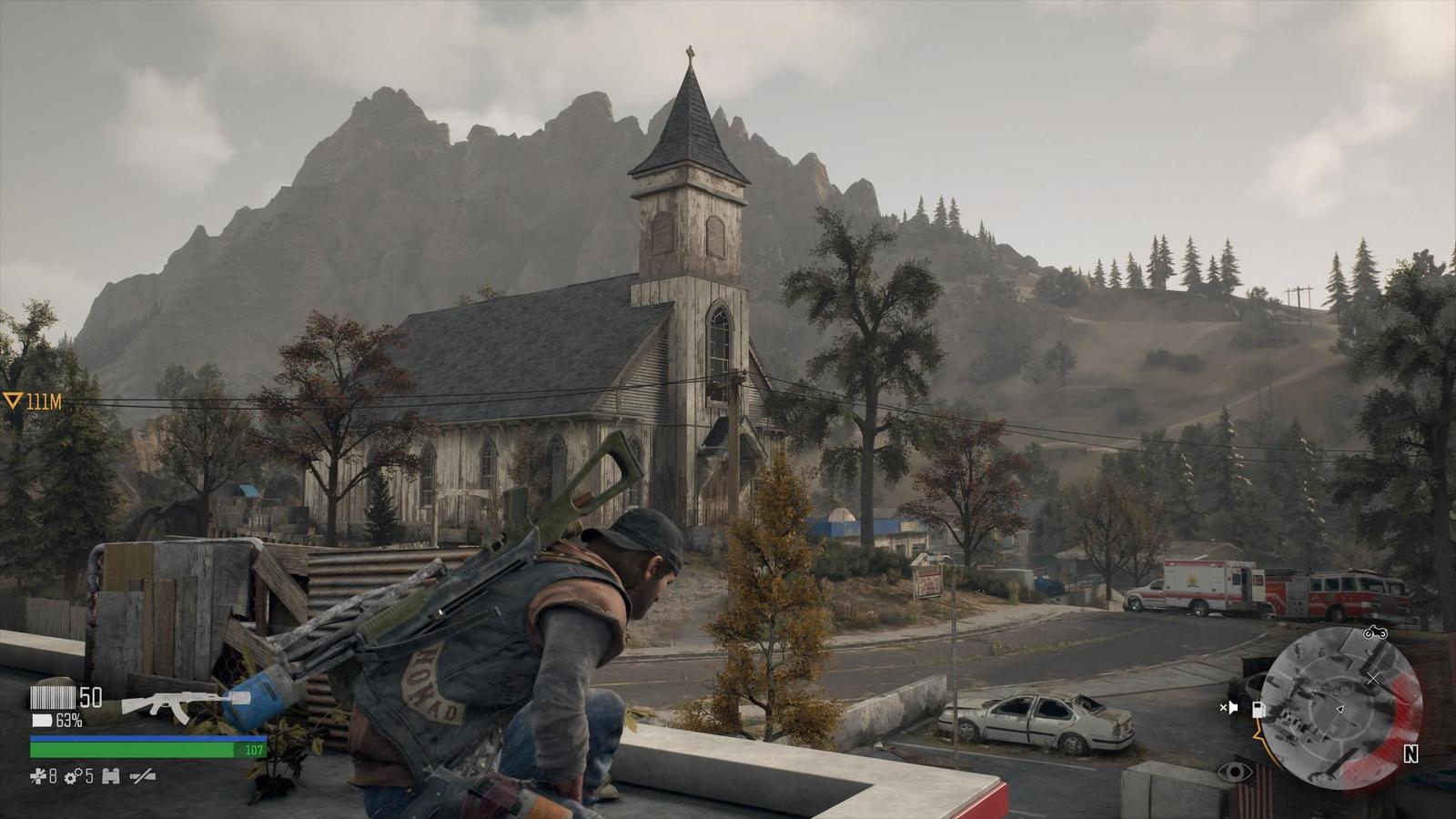1456x819 pixels.
Task: Select the fuel pump icon beside minimap
Action: tap(1259, 709)
